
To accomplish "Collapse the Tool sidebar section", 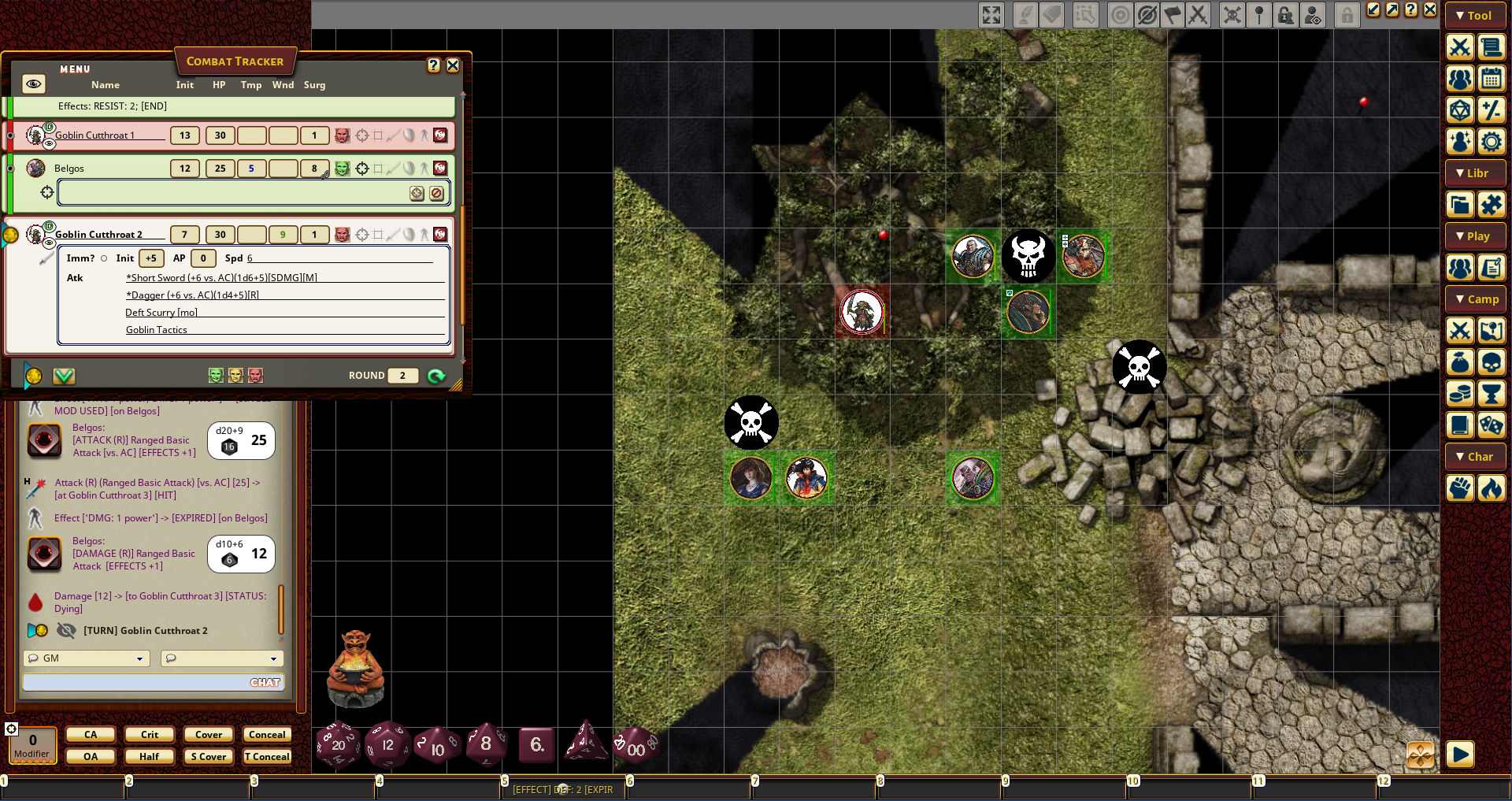I will click(x=1475, y=16).
